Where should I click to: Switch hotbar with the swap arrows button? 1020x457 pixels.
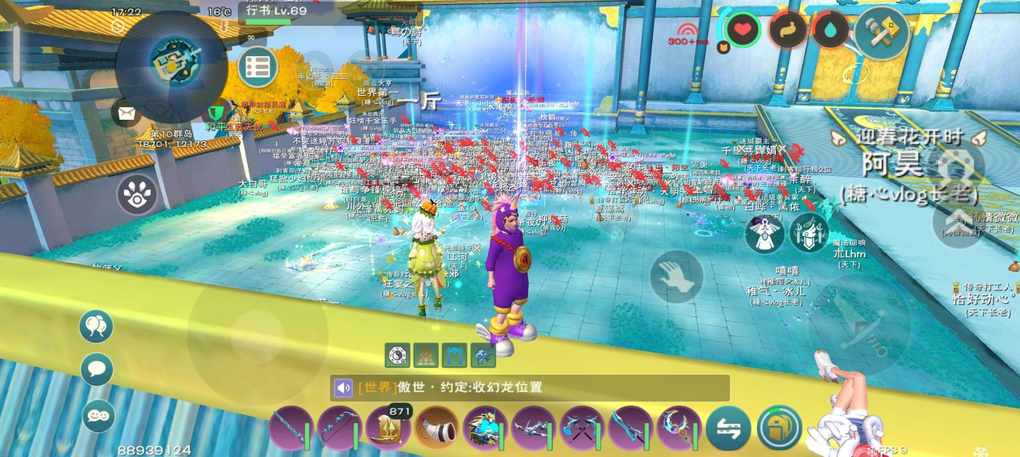coord(728,427)
